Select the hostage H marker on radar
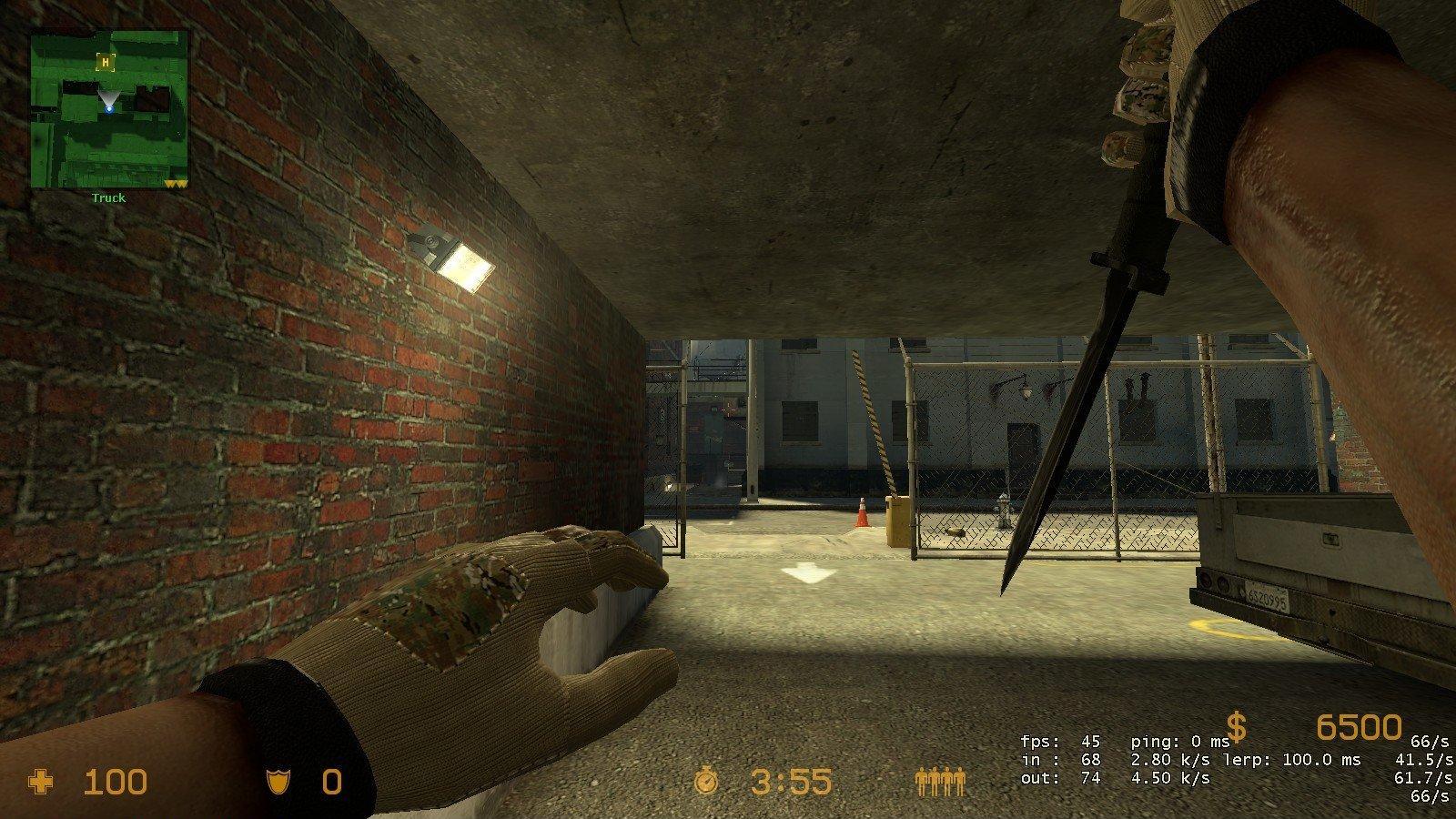Viewport: 1456px width, 819px height. click(106, 62)
